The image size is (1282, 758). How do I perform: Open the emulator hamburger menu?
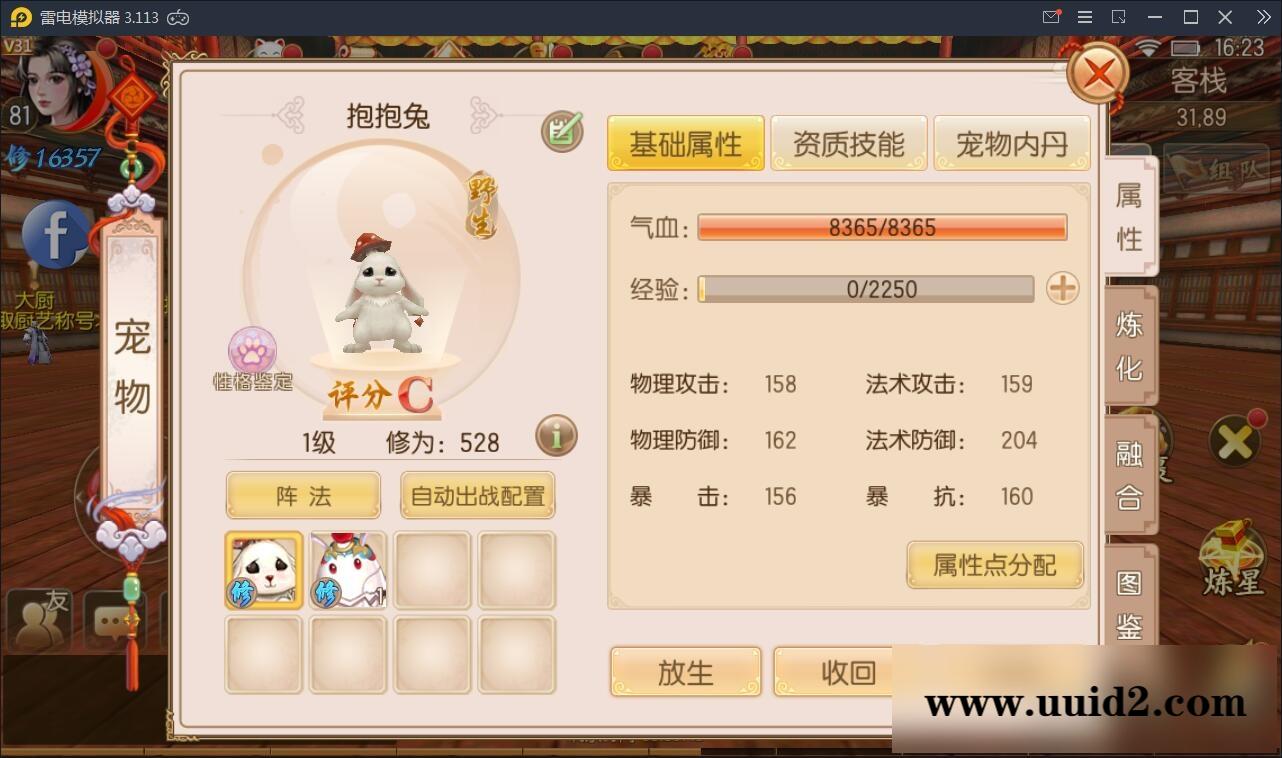(x=1084, y=16)
